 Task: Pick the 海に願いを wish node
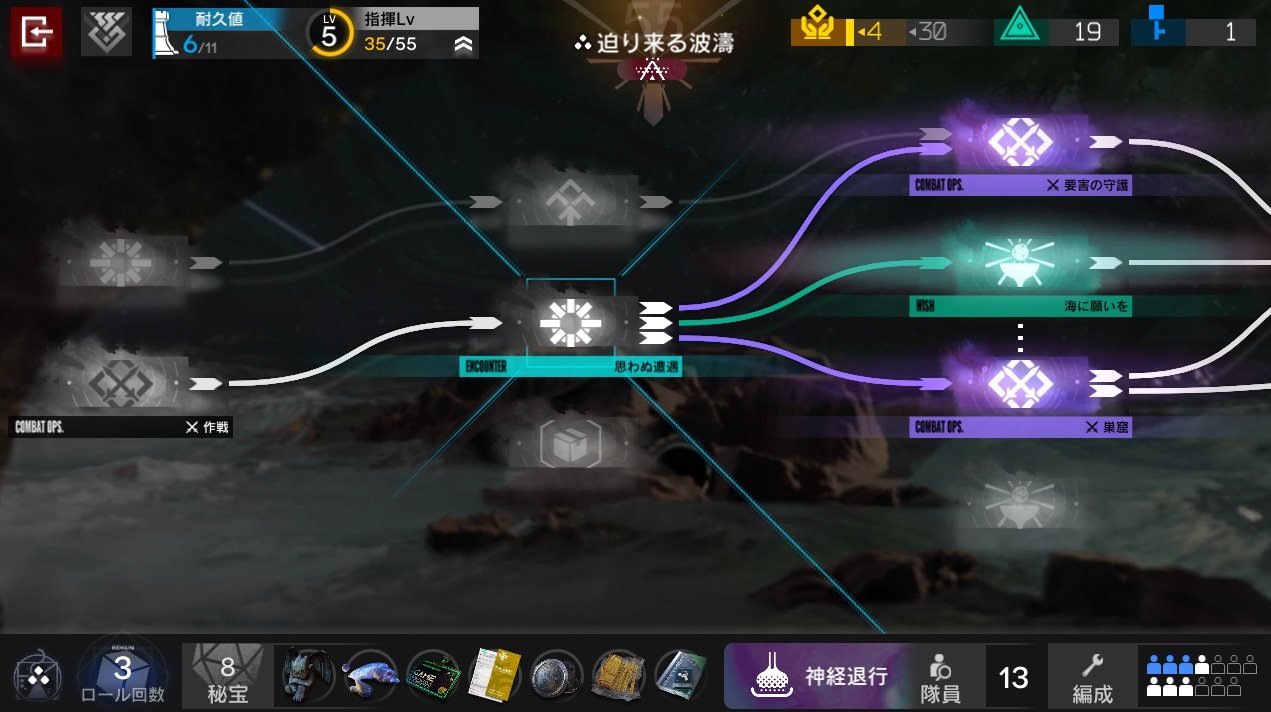tap(1019, 264)
